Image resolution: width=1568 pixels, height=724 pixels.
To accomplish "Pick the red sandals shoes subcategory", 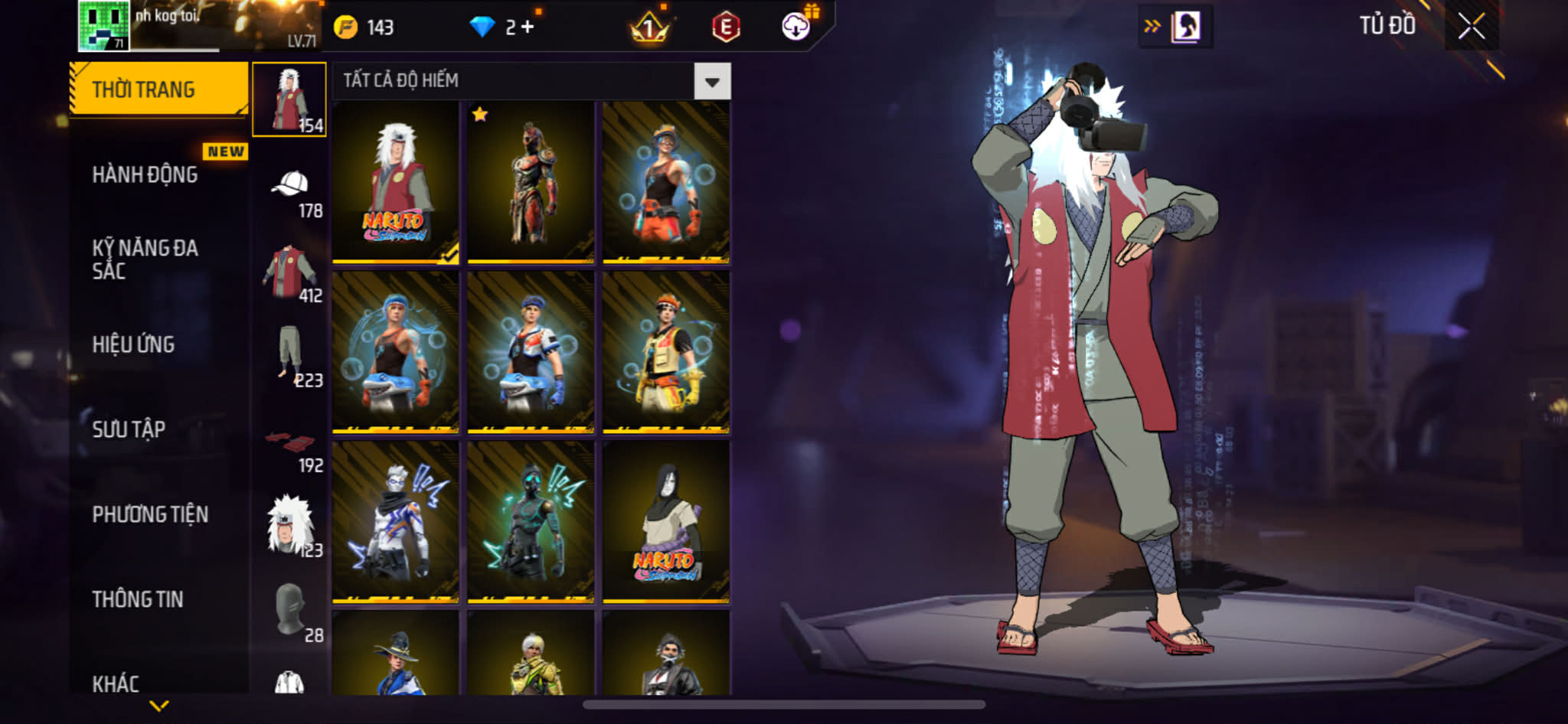I will pos(290,442).
